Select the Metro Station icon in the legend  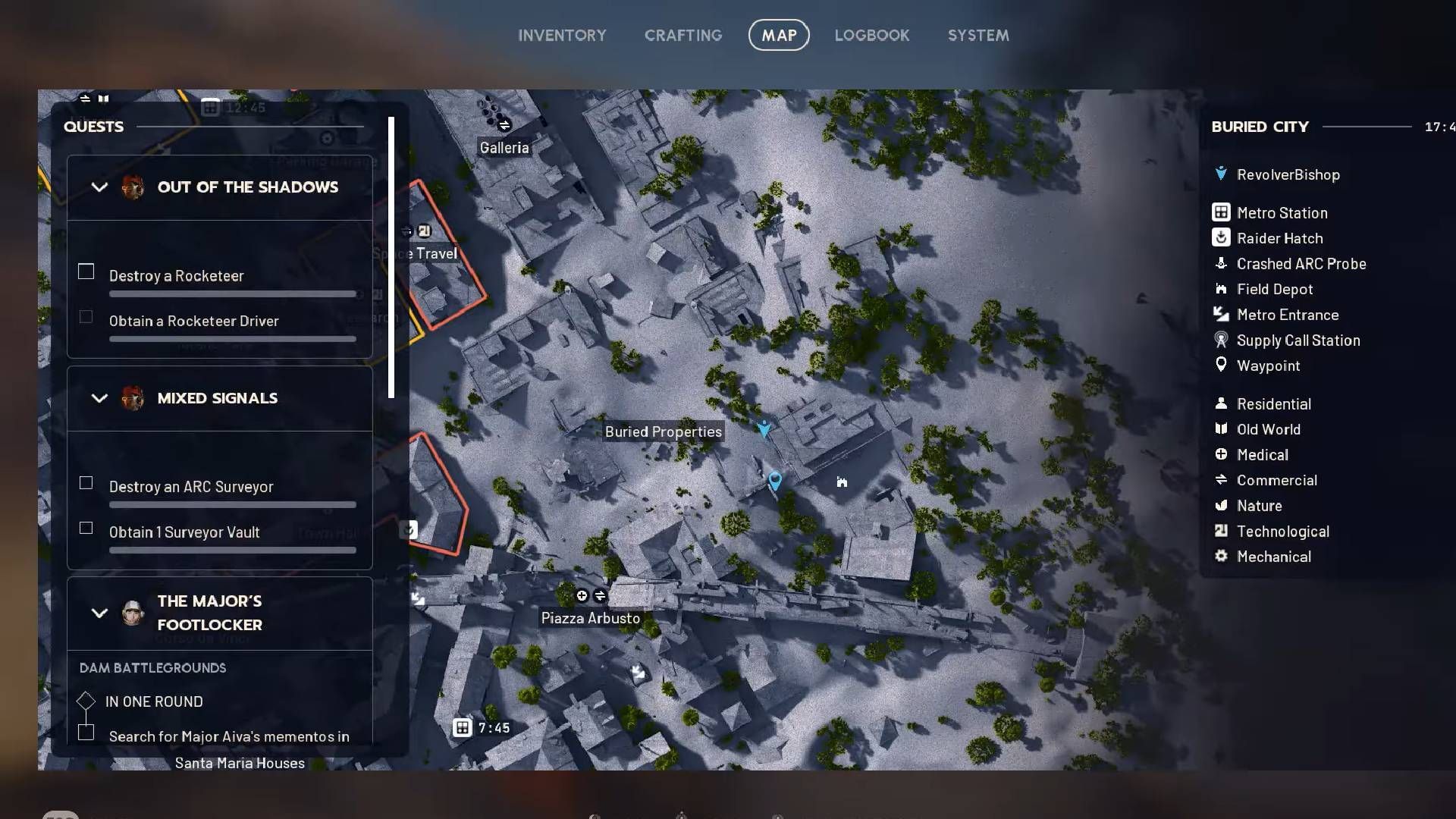coord(1222,212)
